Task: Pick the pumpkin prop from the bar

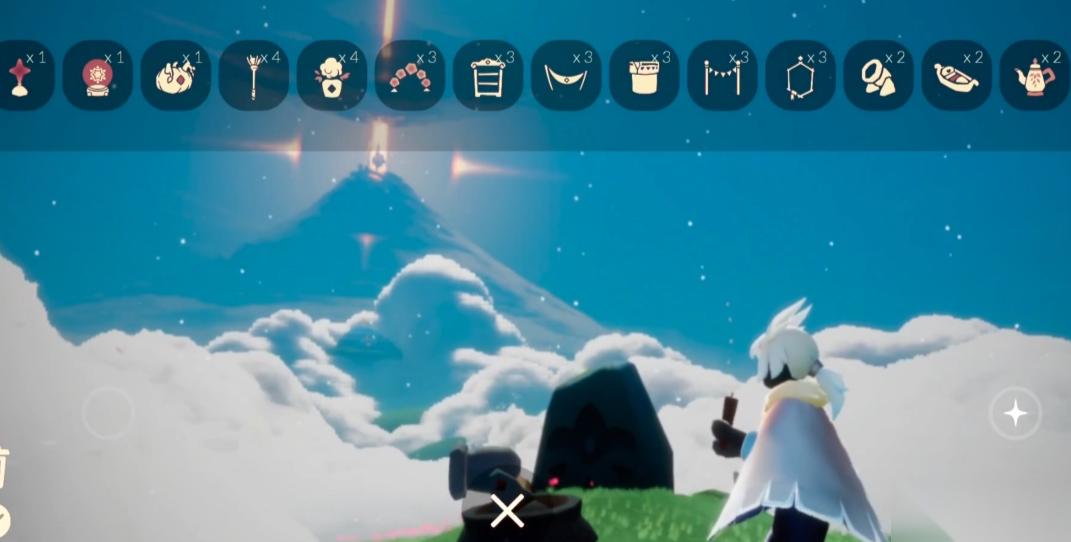Action: (x=175, y=75)
